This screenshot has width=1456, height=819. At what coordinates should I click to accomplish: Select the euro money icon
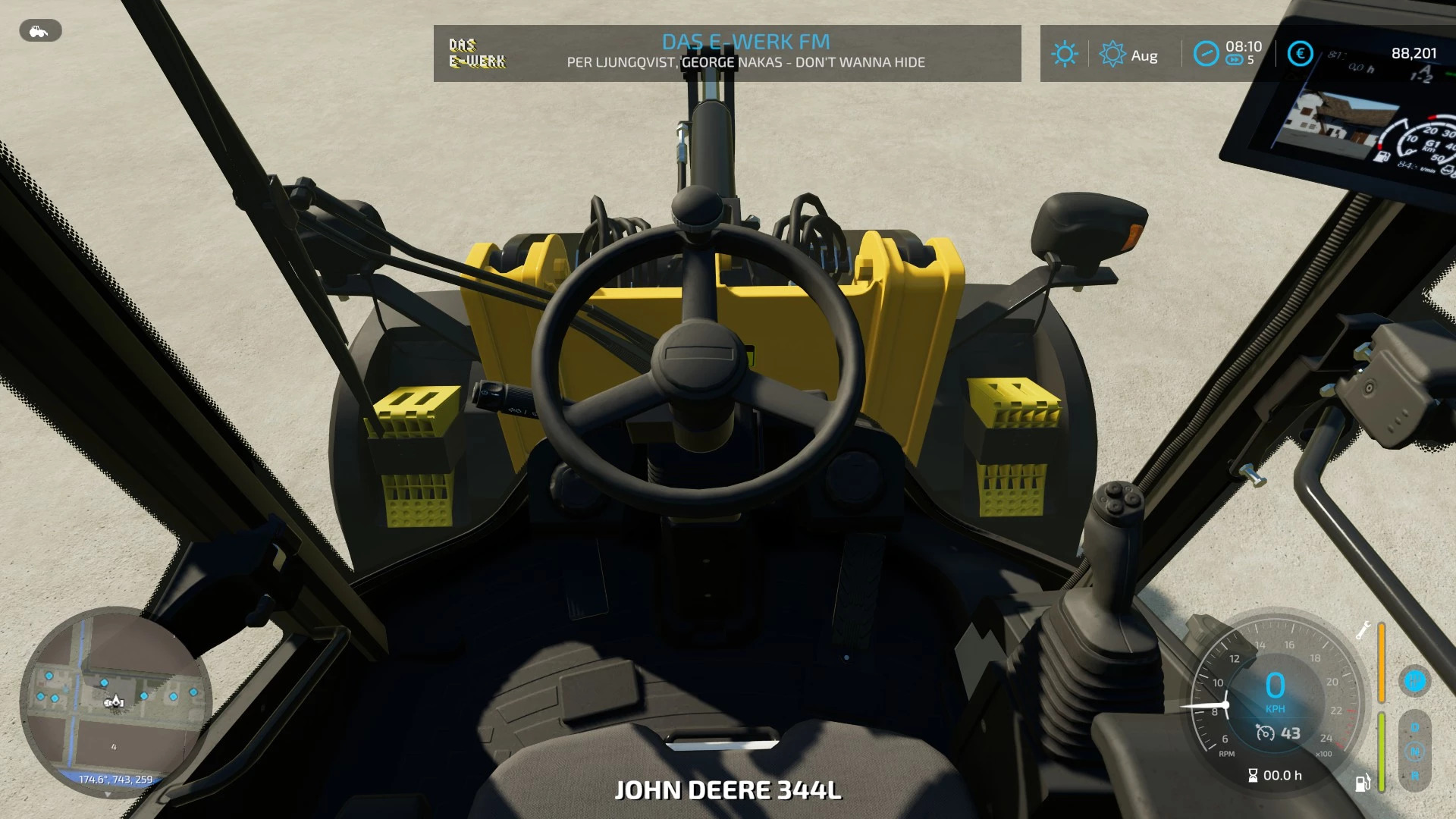(1300, 54)
